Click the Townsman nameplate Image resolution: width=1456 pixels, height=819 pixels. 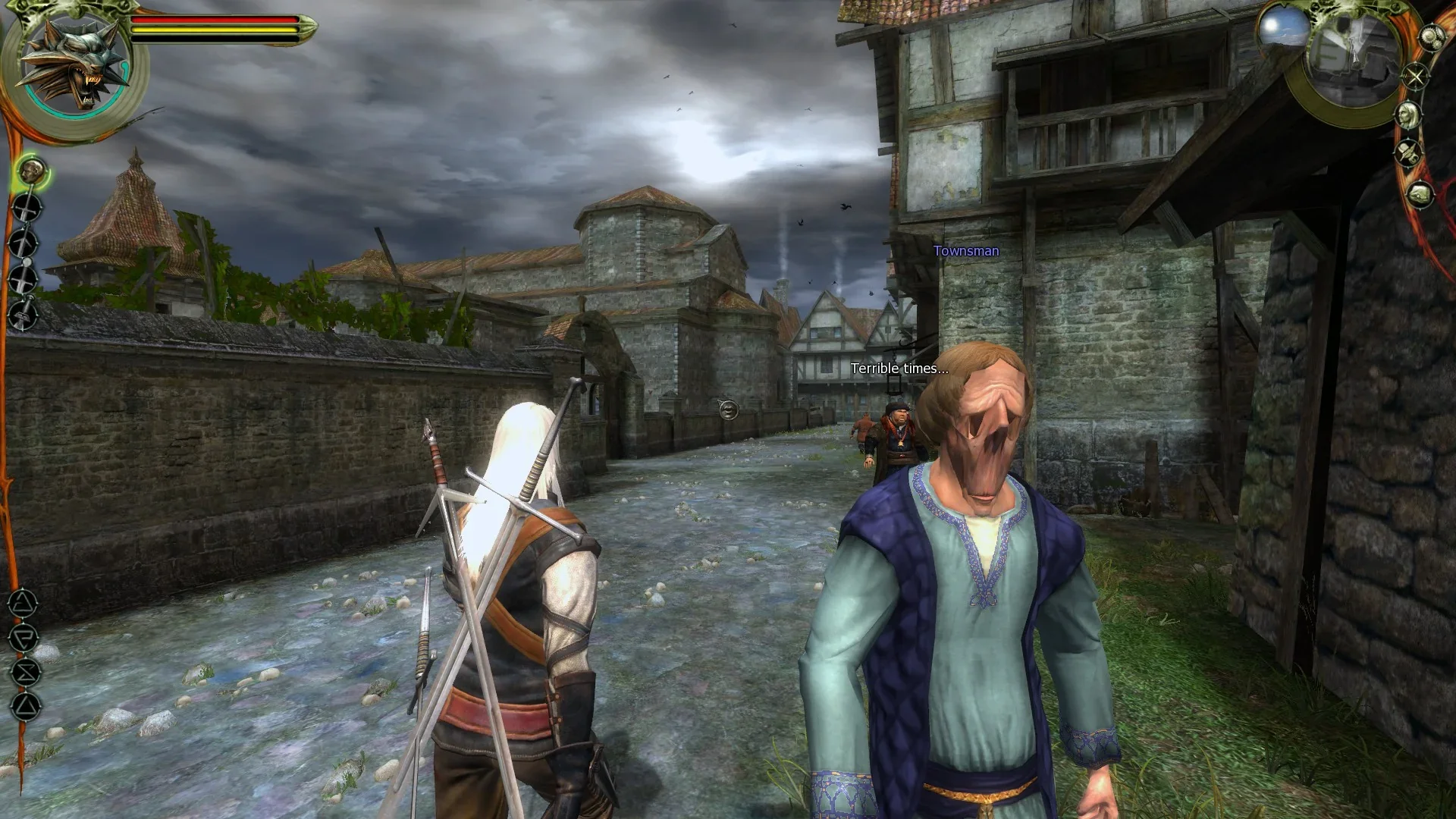tap(967, 250)
